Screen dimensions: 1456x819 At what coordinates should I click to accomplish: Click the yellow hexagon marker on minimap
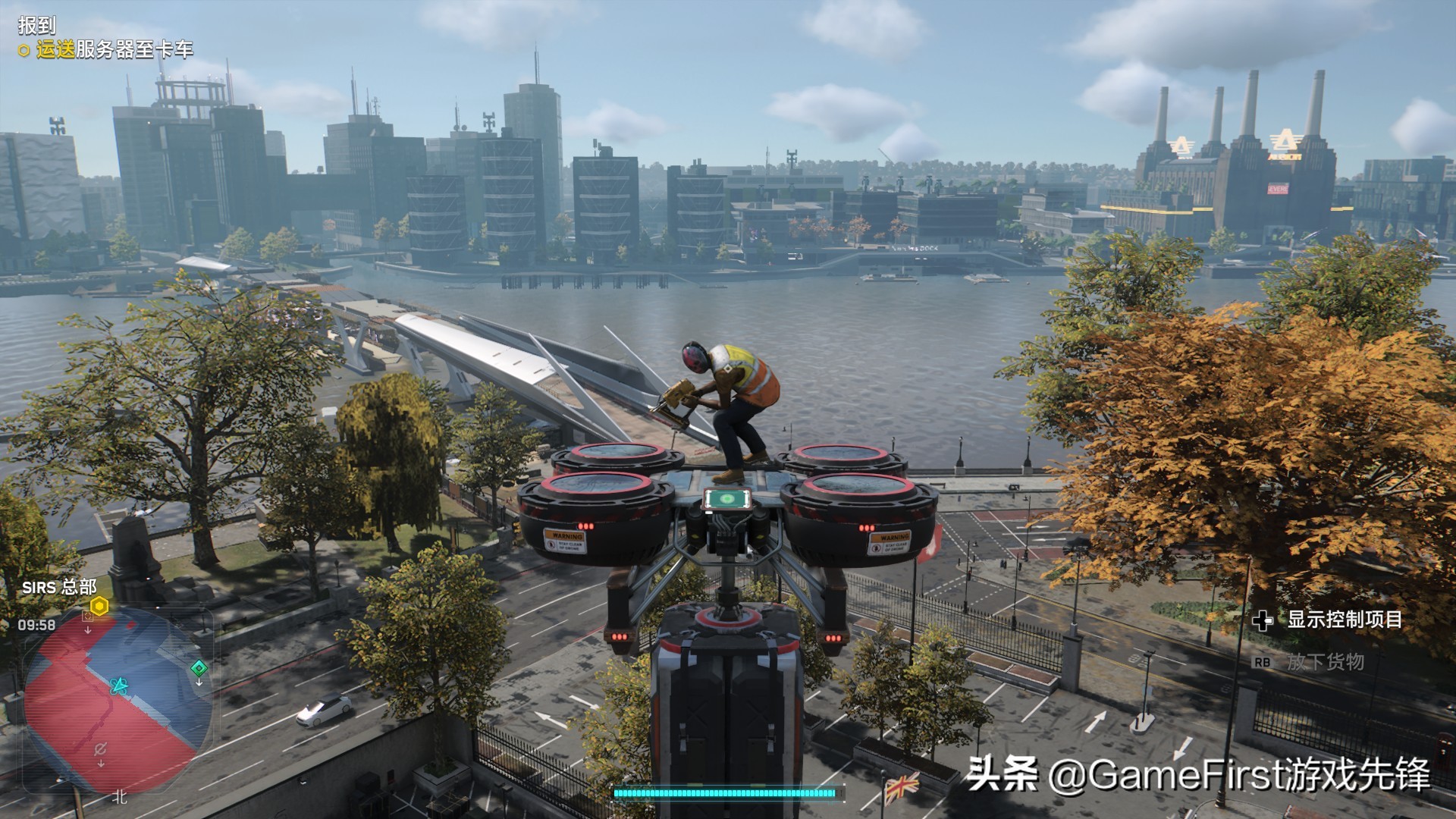coord(99,606)
